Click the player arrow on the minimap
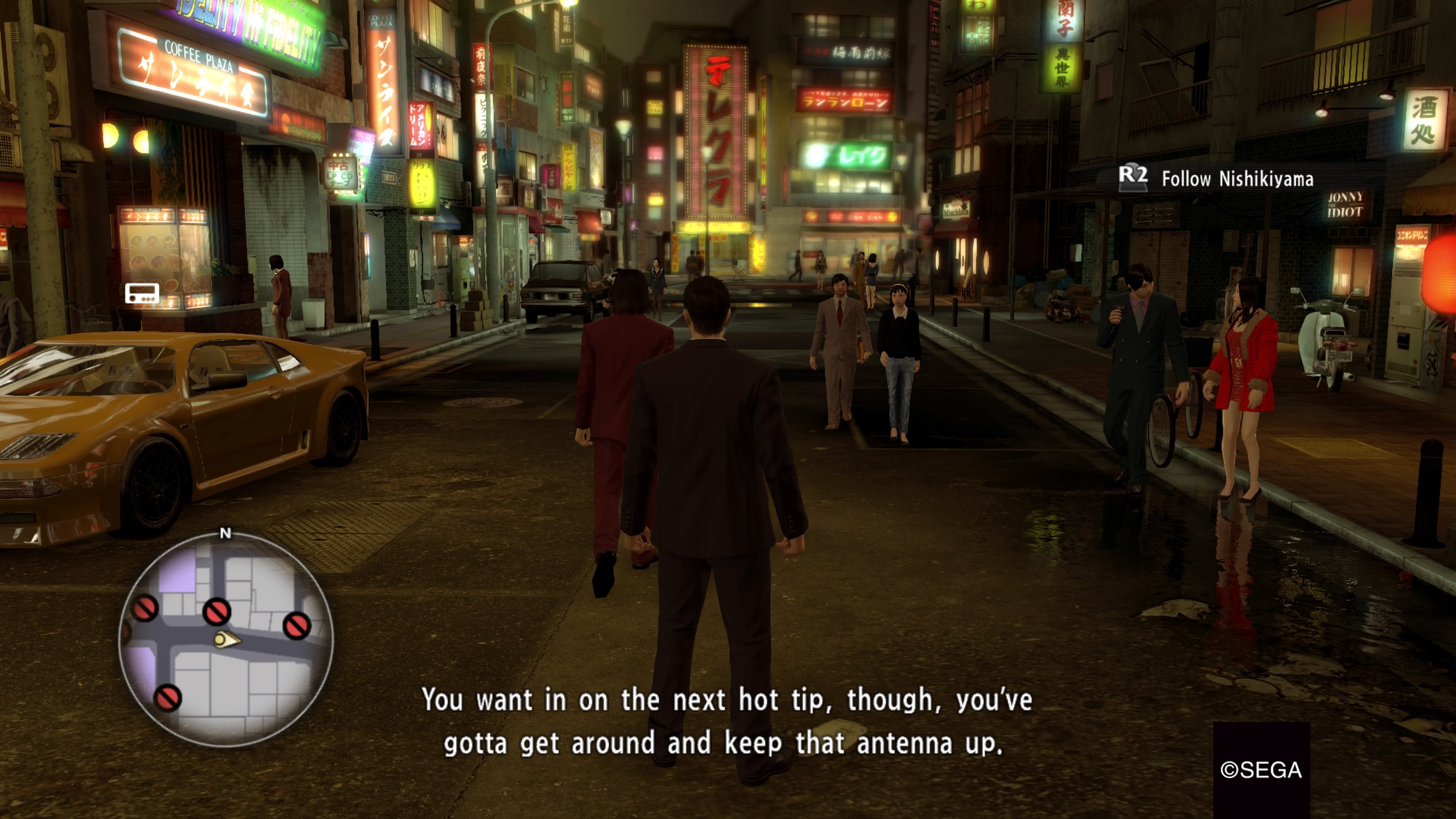Screen dimensions: 1456x819 pyautogui.click(x=226, y=640)
